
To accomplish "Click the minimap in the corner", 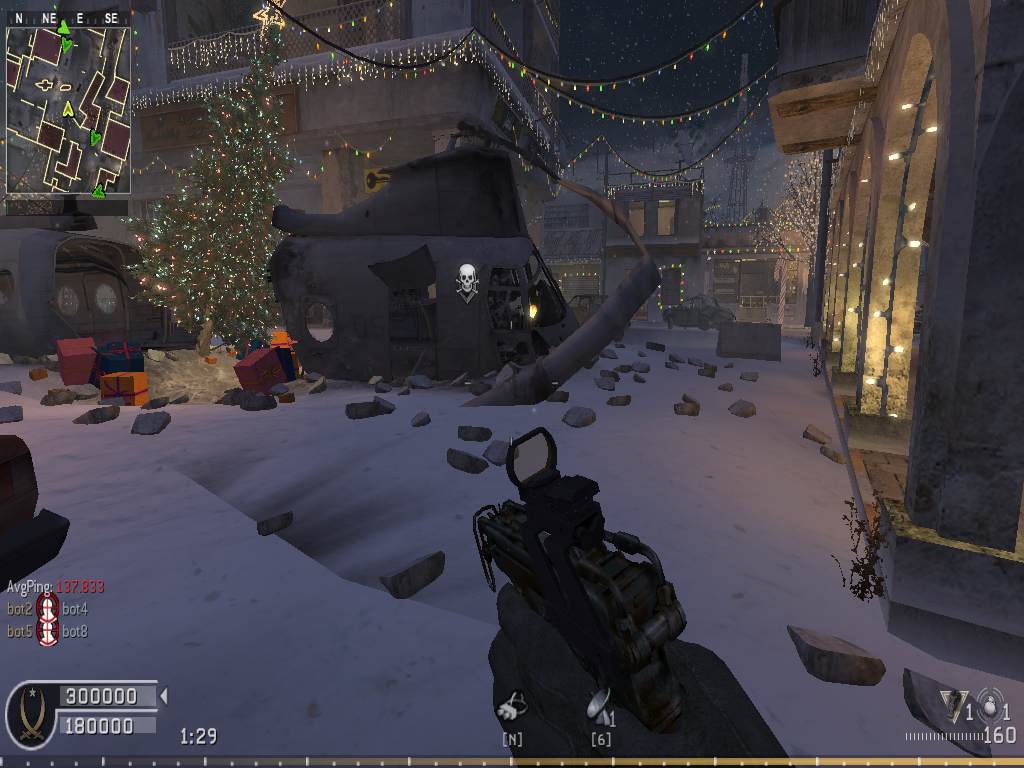I will (x=68, y=110).
